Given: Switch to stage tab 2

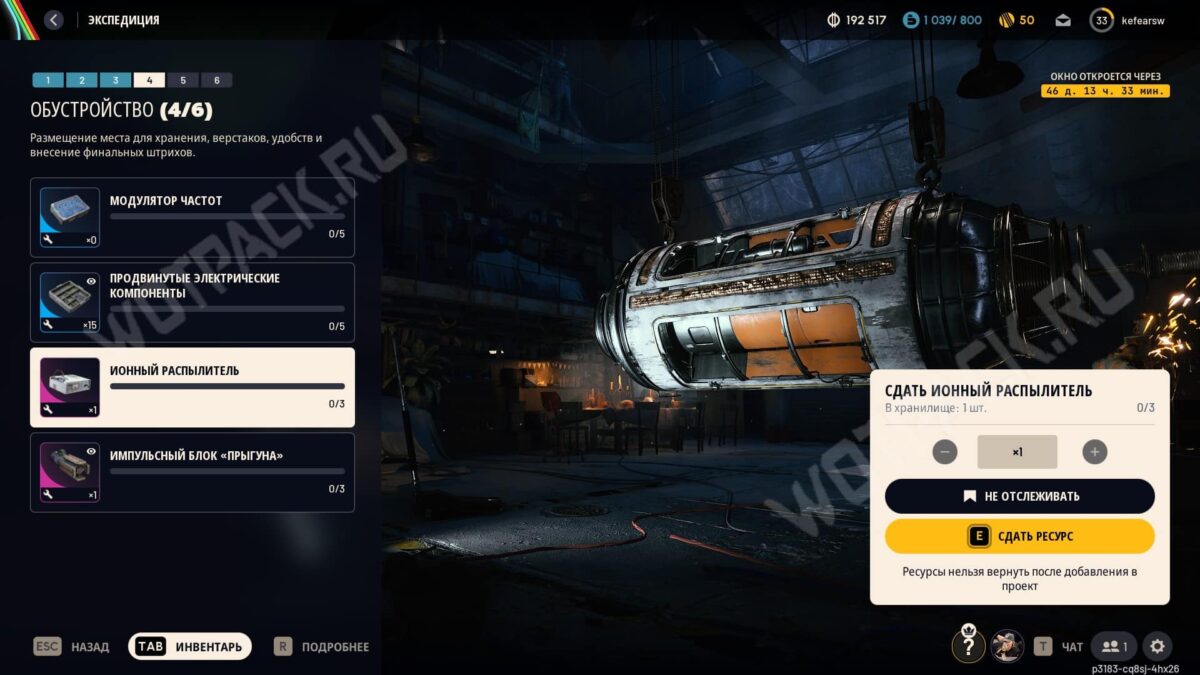Looking at the screenshot, I should click(82, 80).
